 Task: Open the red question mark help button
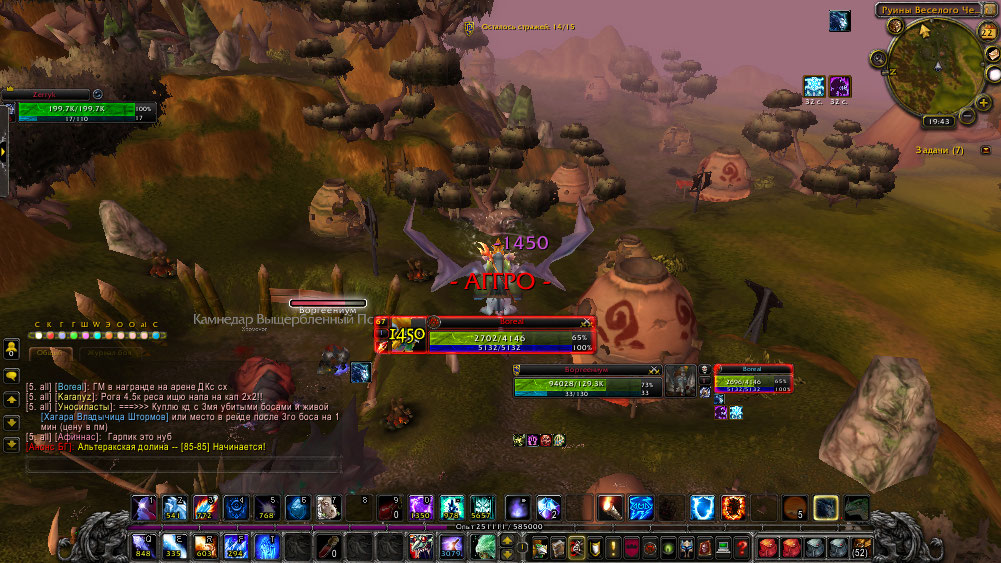coord(740,546)
